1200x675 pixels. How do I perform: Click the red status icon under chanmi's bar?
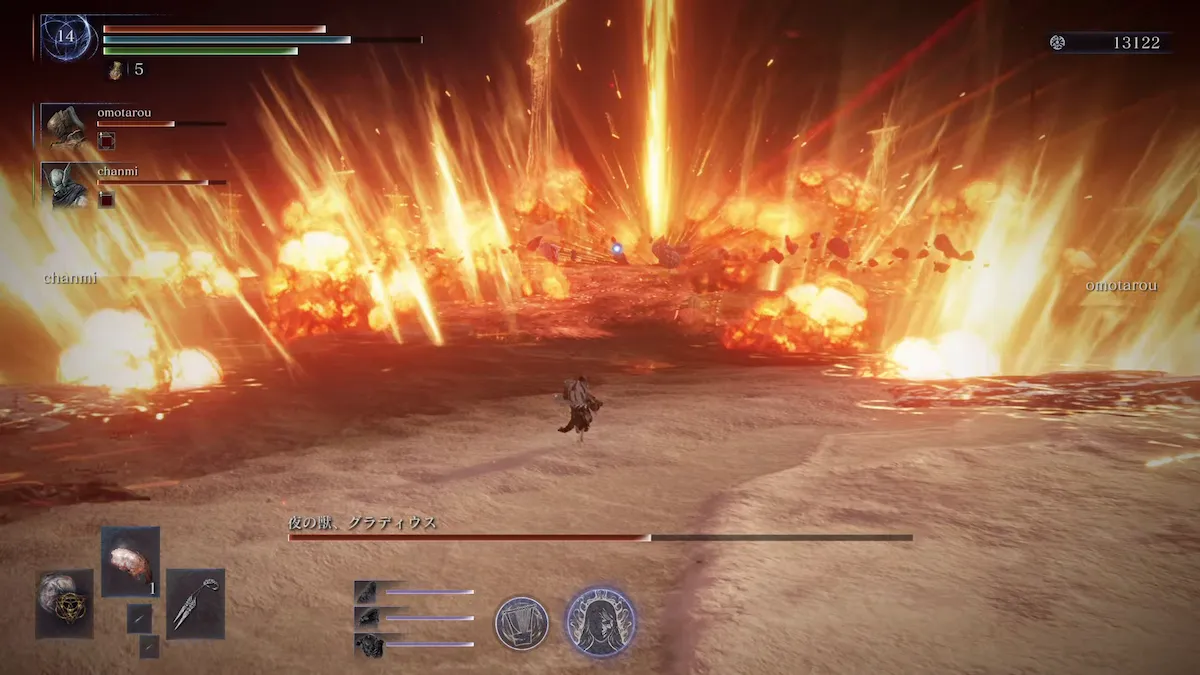106,200
